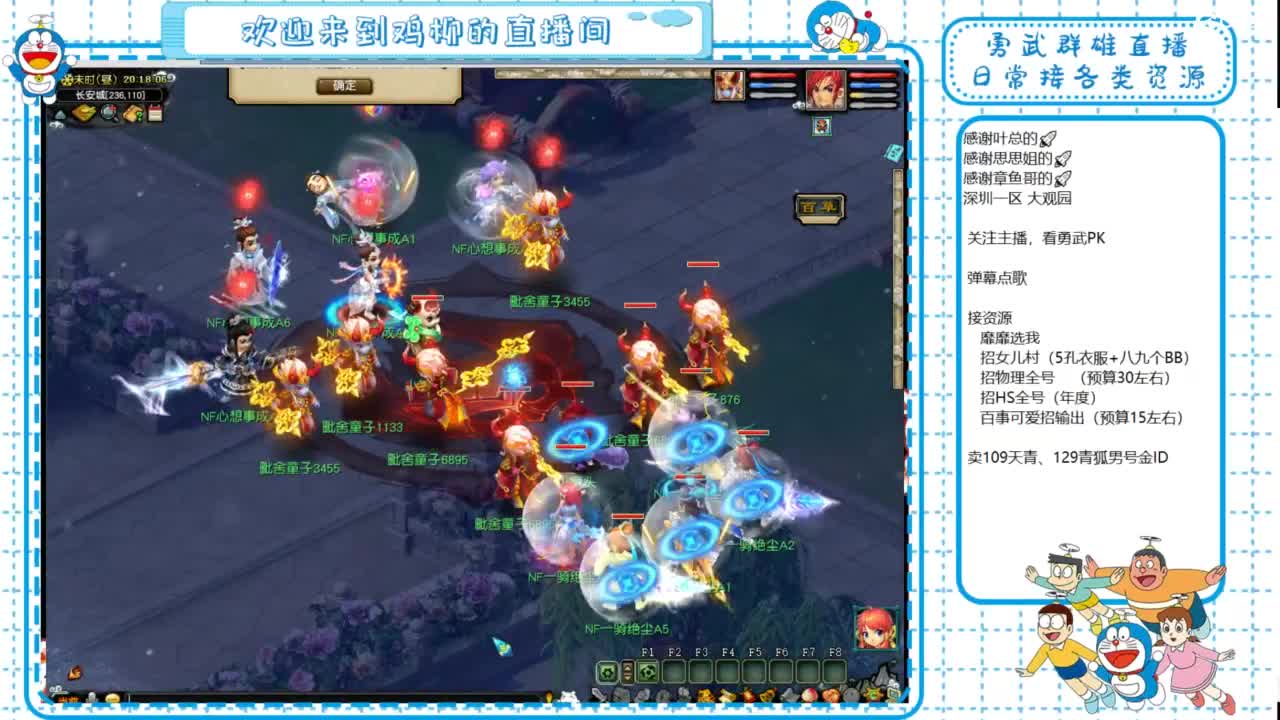Open the calendar icon beside the quest map icon
This screenshot has height=720, width=1280.
pos(155,113)
